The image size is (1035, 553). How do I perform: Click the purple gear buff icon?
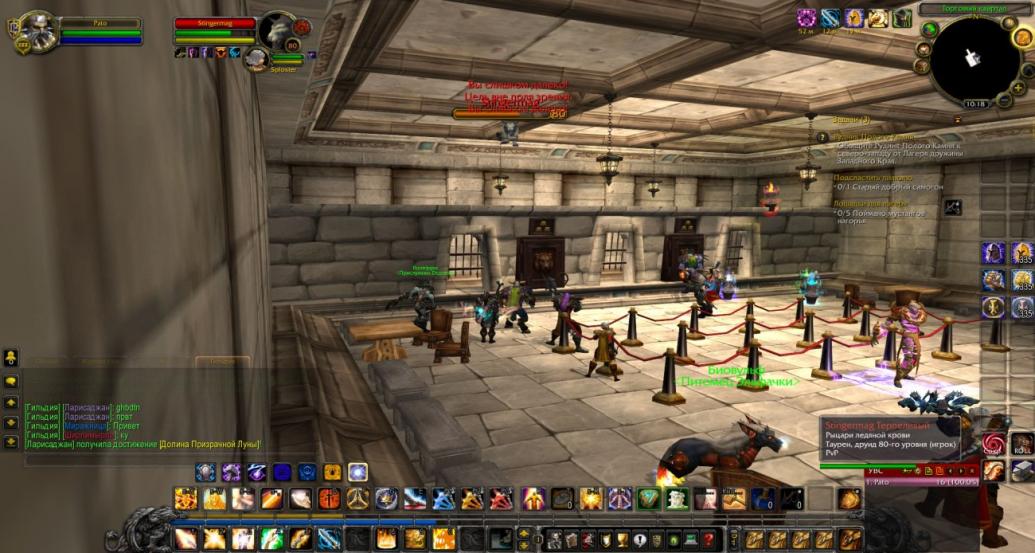806,17
